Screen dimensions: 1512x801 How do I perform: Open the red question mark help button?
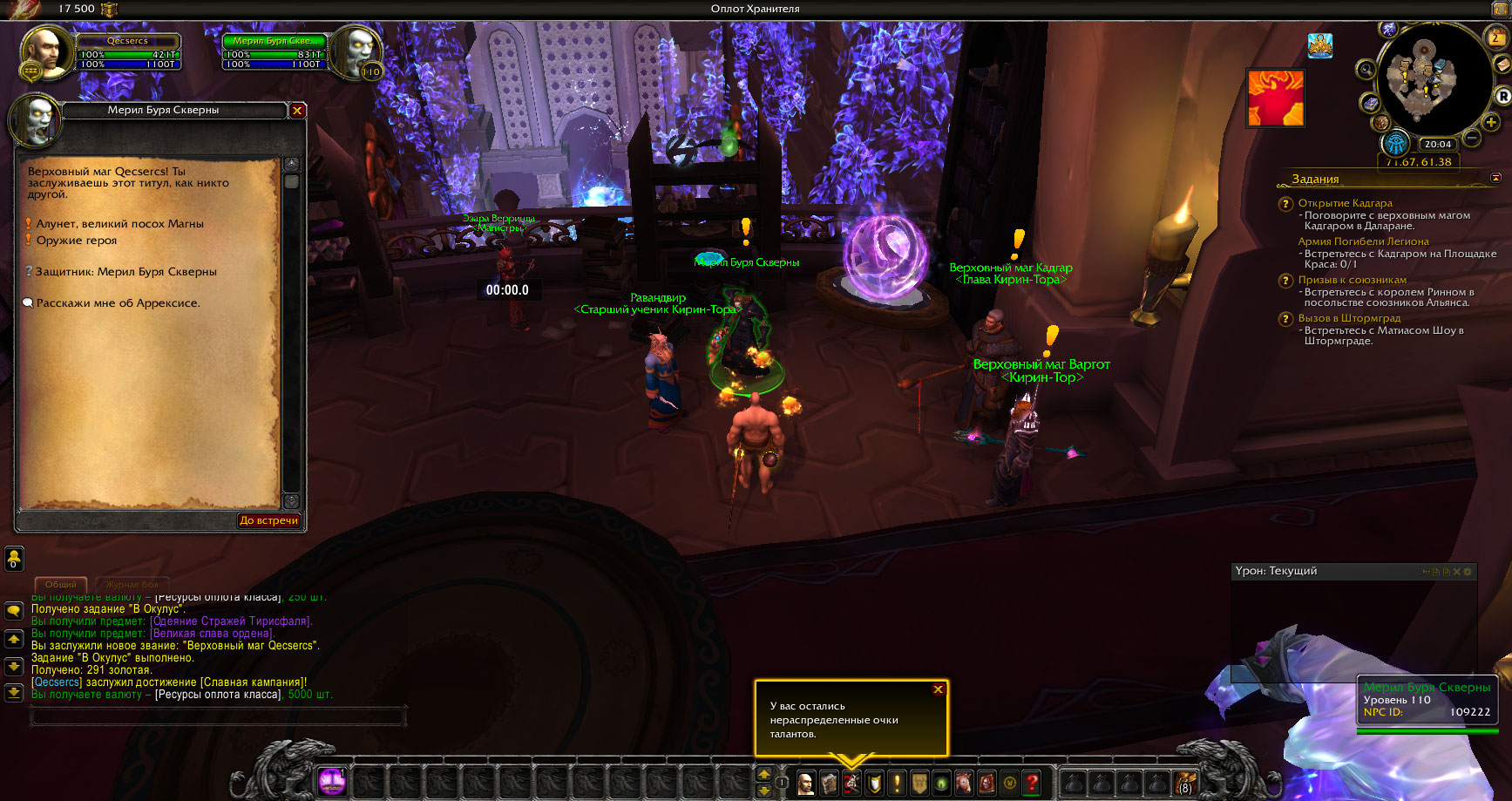(1032, 783)
